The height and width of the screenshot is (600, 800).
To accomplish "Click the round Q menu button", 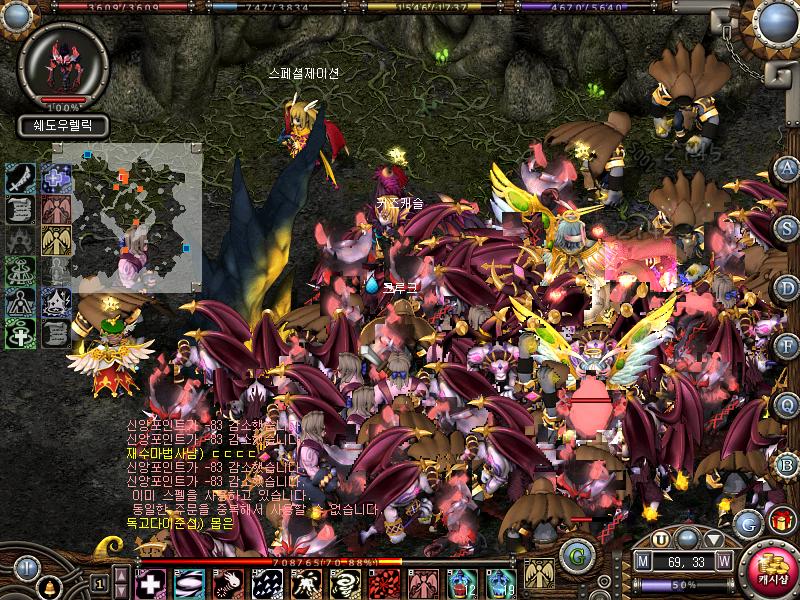I will point(787,405).
